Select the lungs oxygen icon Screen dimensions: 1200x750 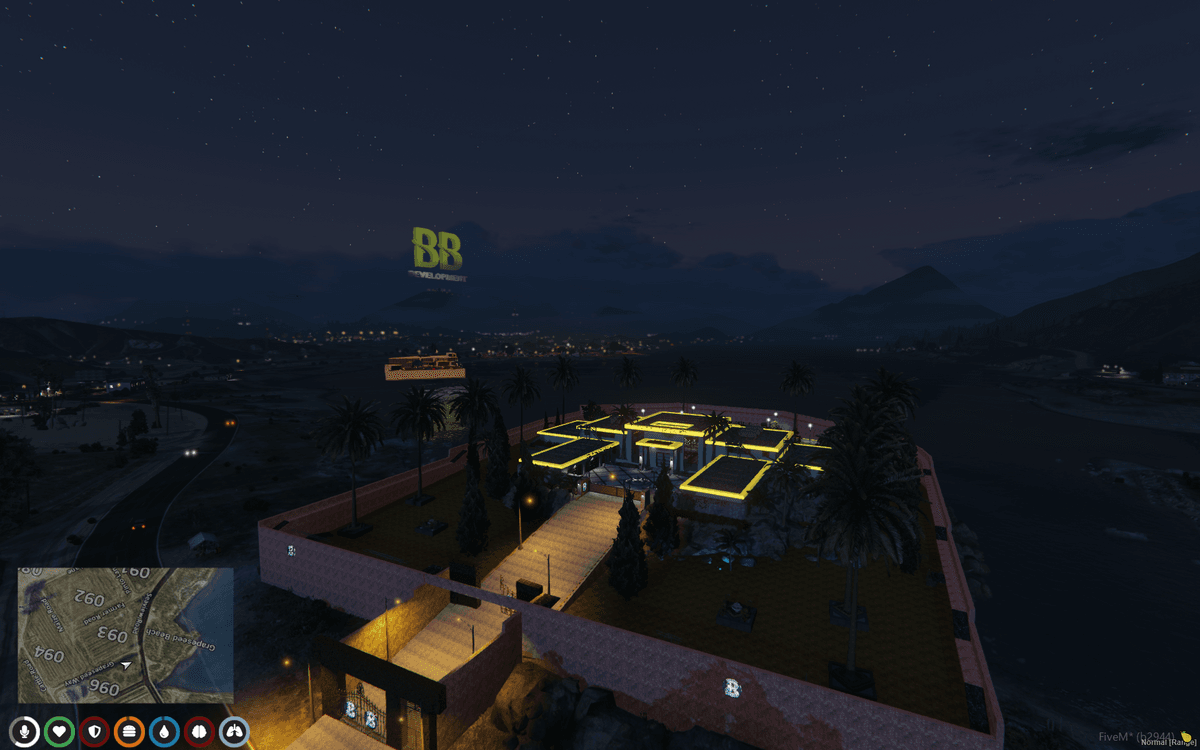tap(234, 732)
